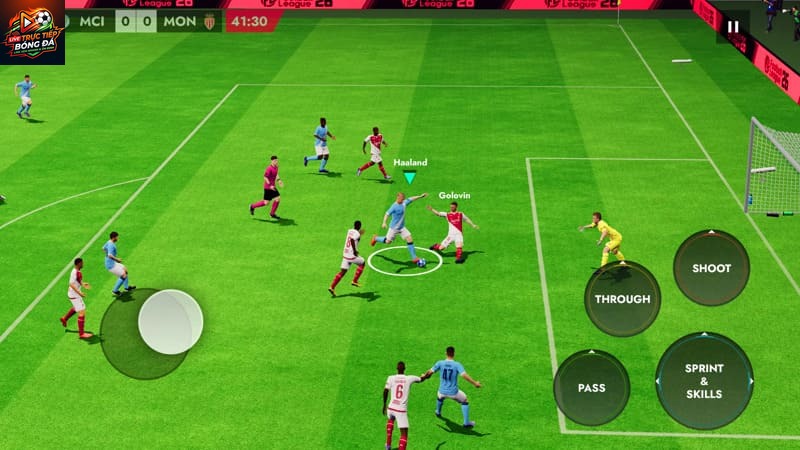Touch the virtual movement joystick
The image size is (800, 450).
tap(170, 322)
